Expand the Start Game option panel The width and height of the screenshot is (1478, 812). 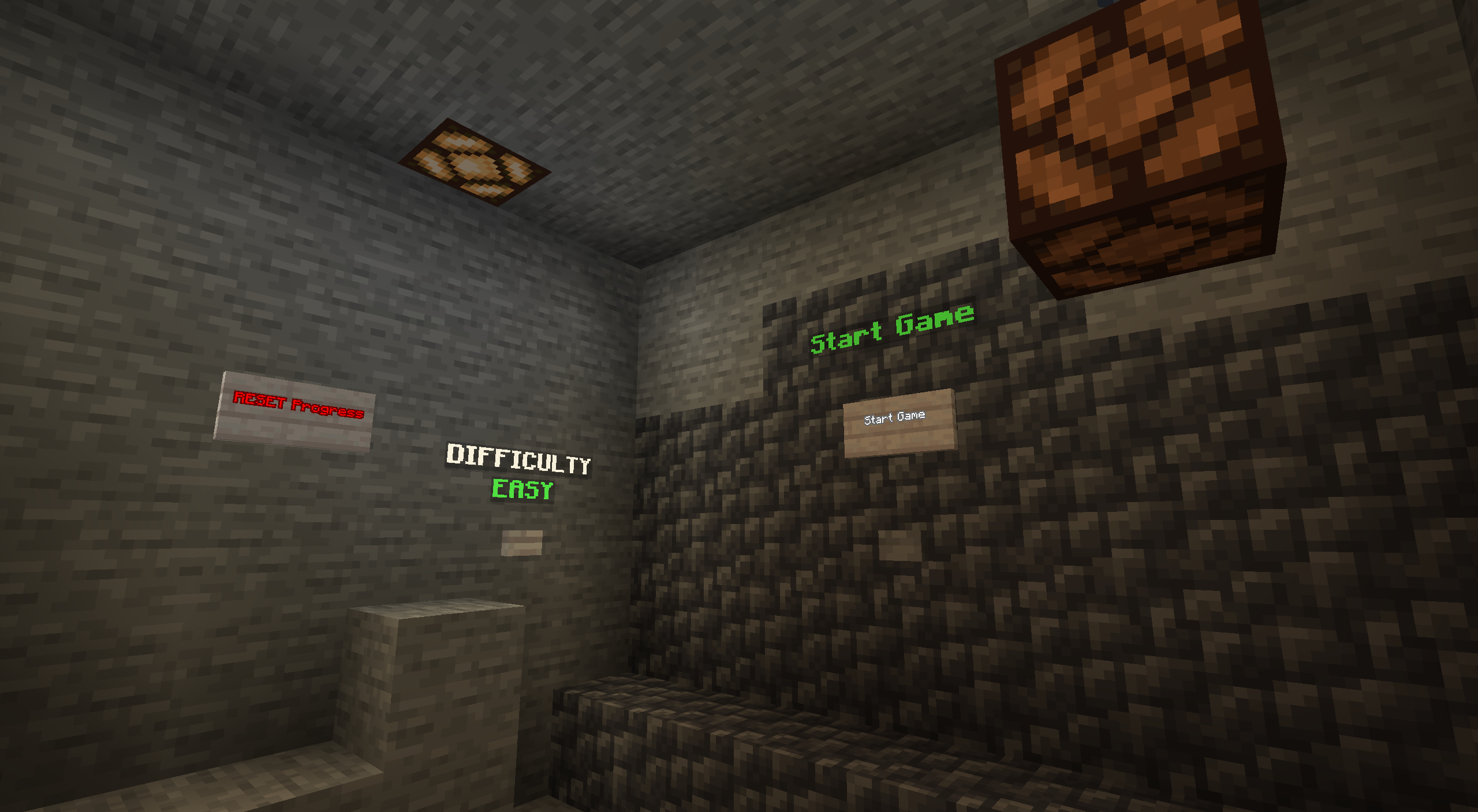(898, 427)
